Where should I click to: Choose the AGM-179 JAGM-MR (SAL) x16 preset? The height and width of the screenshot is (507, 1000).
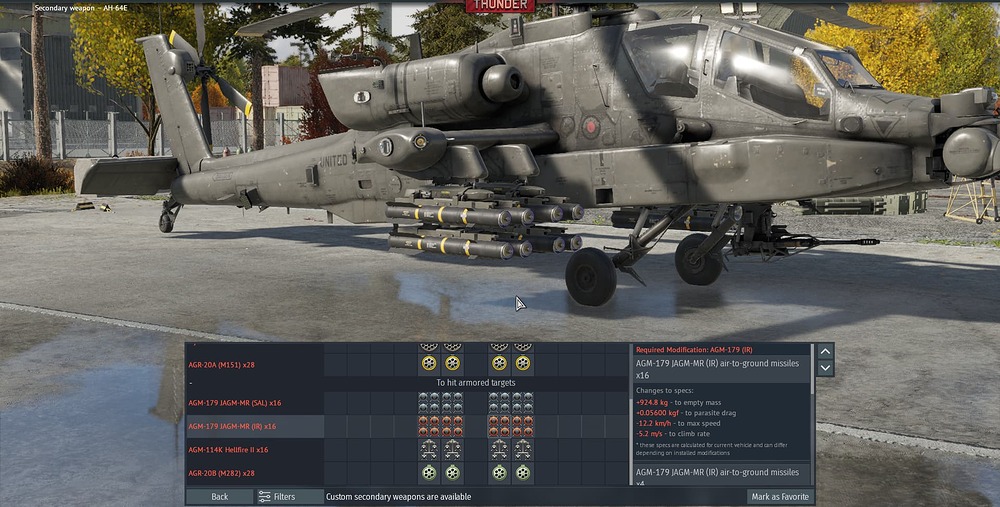coord(235,402)
